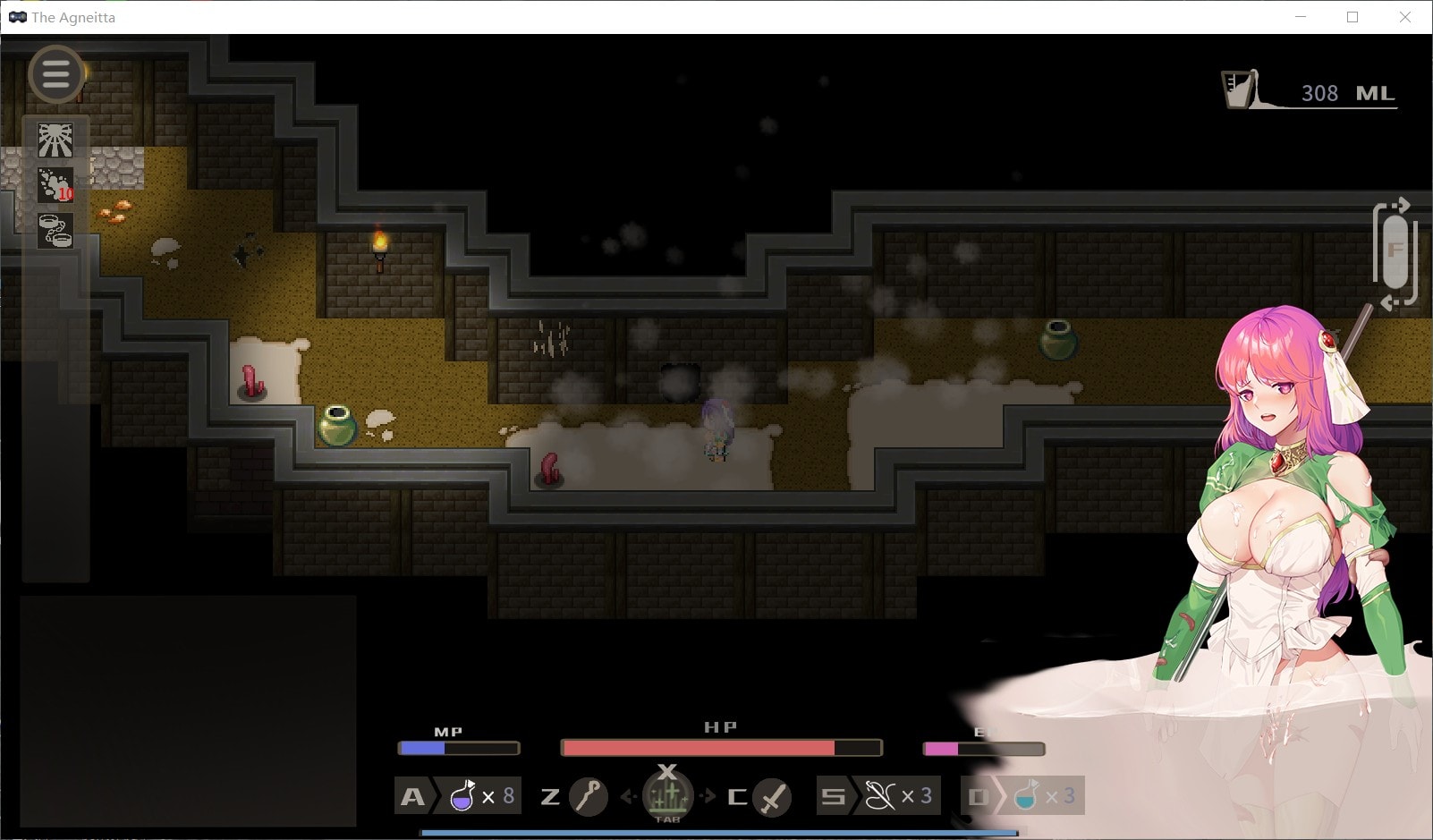Select the sunburst rays status icon
The height and width of the screenshot is (840, 1433).
pos(55,140)
